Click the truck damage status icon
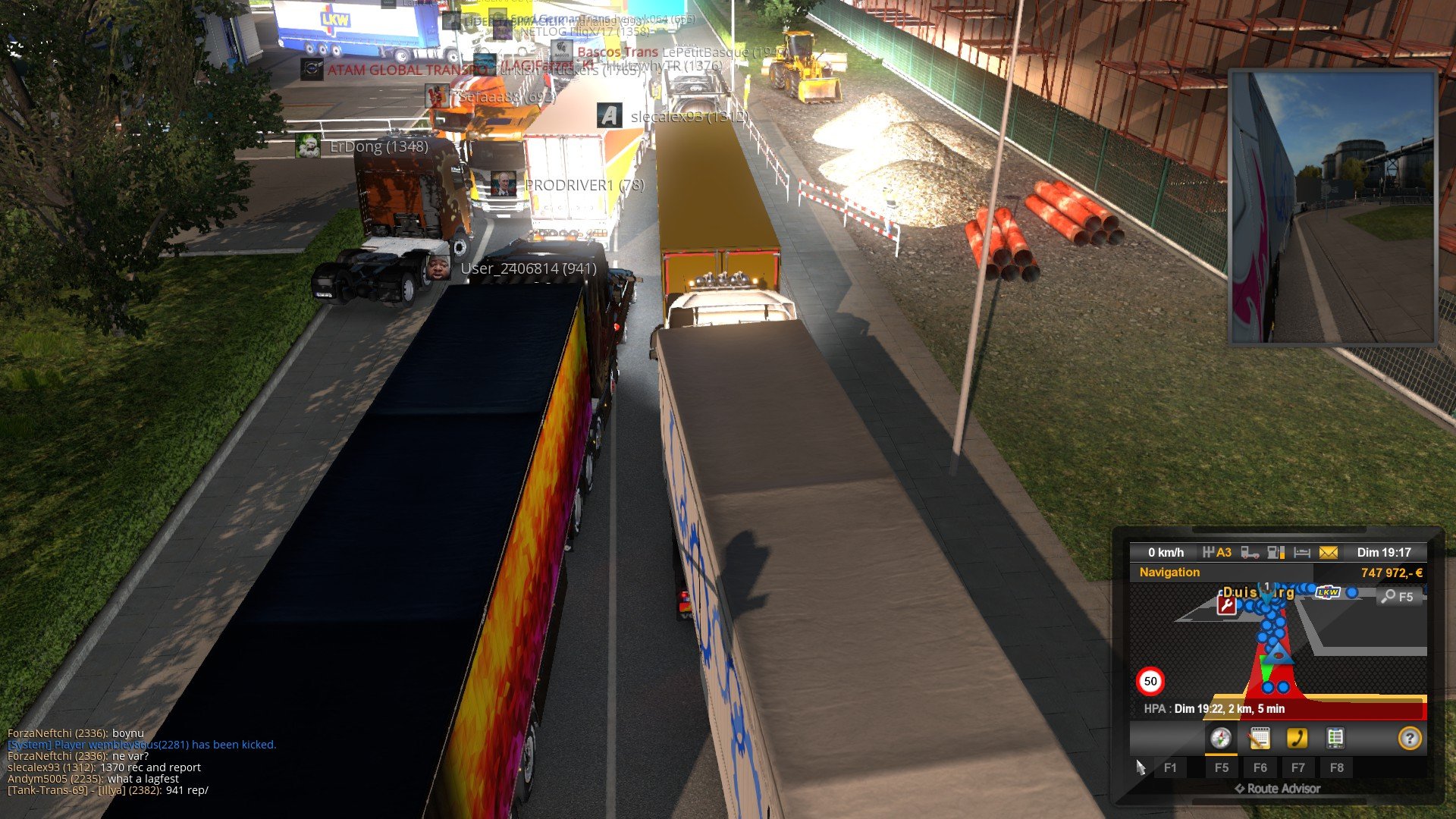The height and width of the screenshot is (819, 1456). (1250, 553)
